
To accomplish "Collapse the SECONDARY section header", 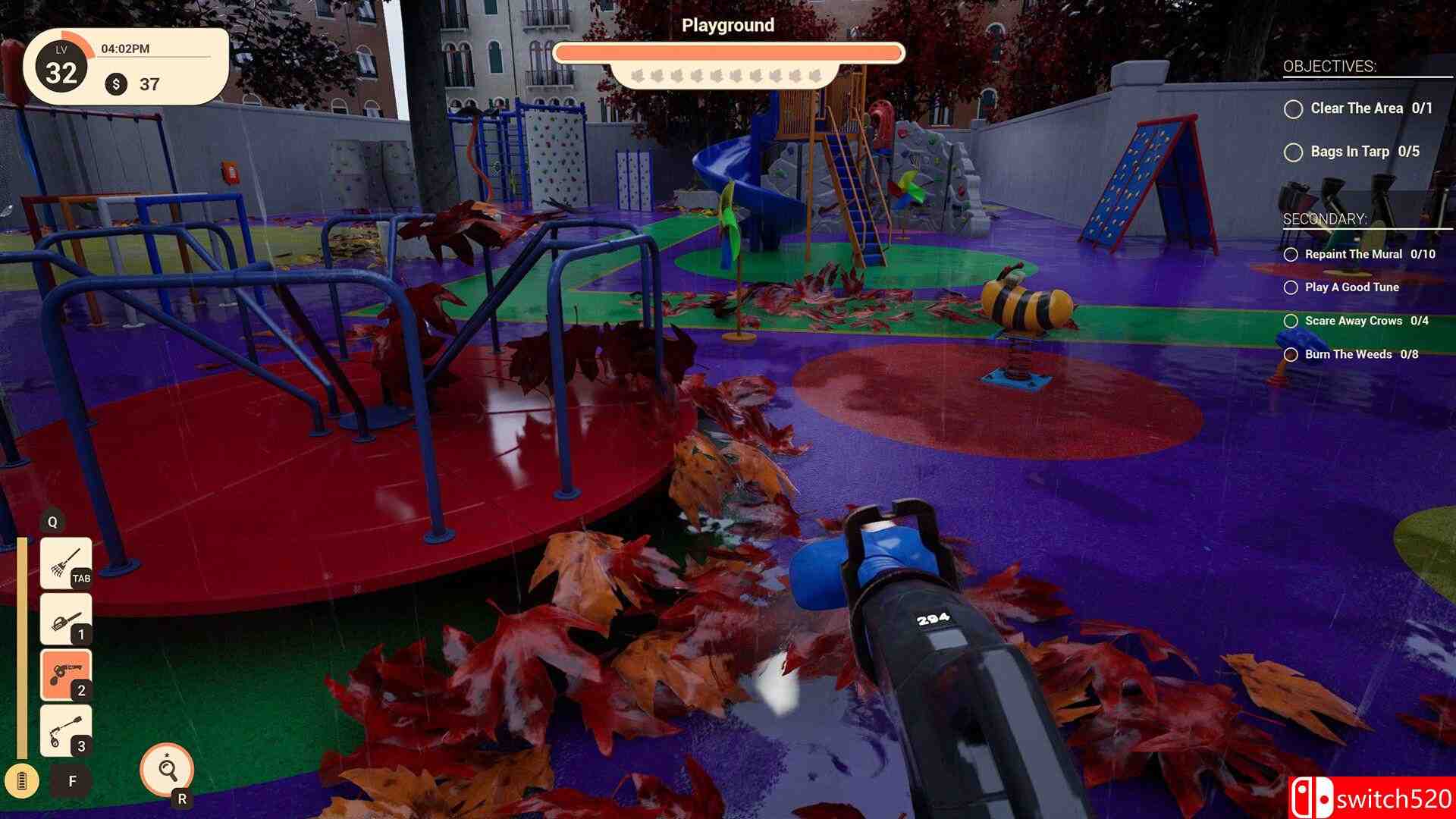I will pos(1325,220).
